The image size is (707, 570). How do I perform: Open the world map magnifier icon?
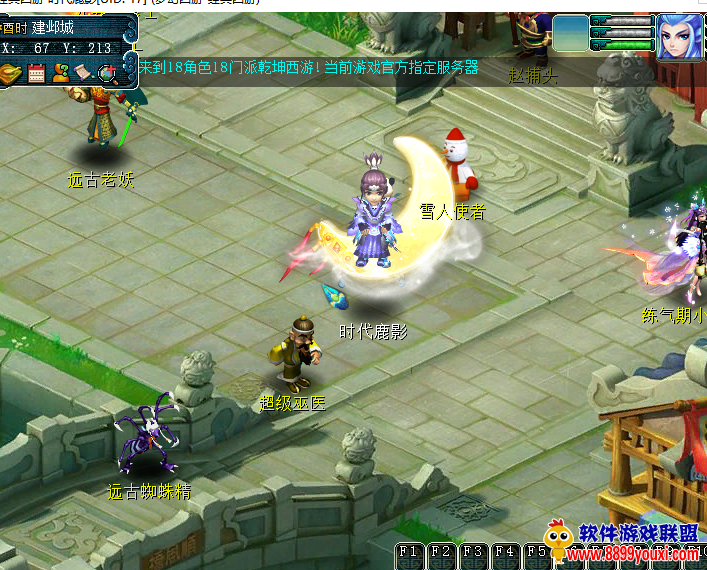pyautogui.click(x=108, y=72)
